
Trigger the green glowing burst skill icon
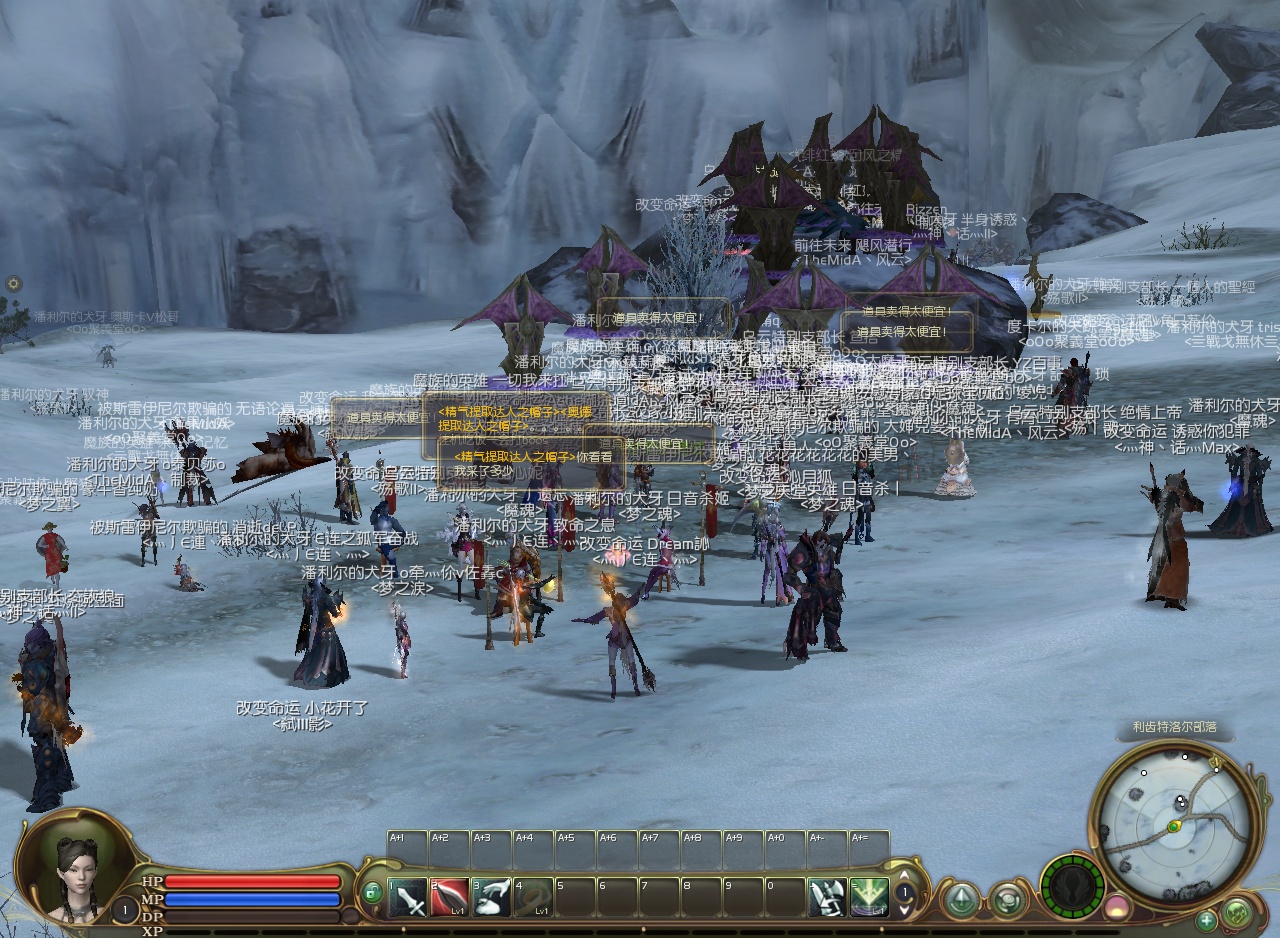tap(869, 897)
